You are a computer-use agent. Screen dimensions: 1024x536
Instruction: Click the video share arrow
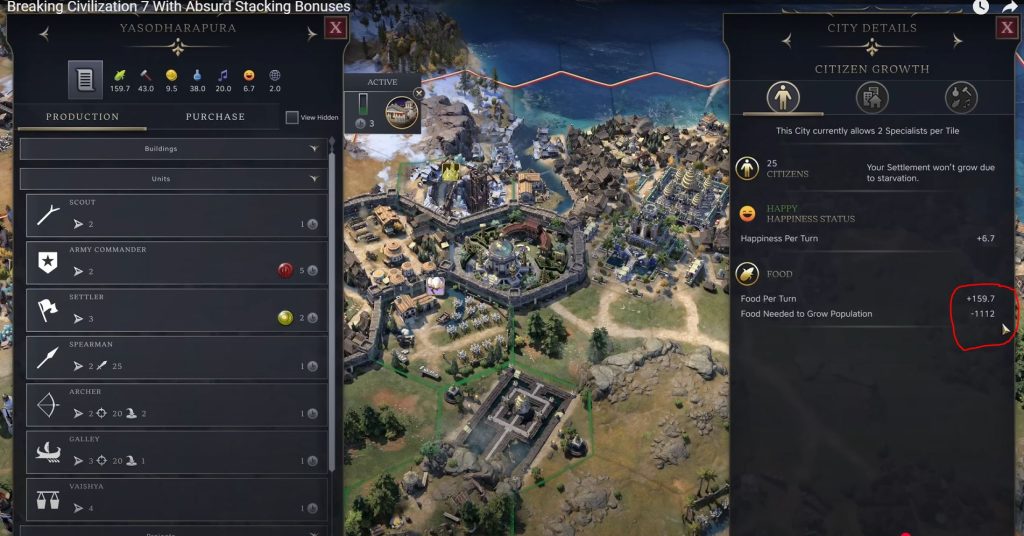pyautogui.click(x=1009, y=7)
